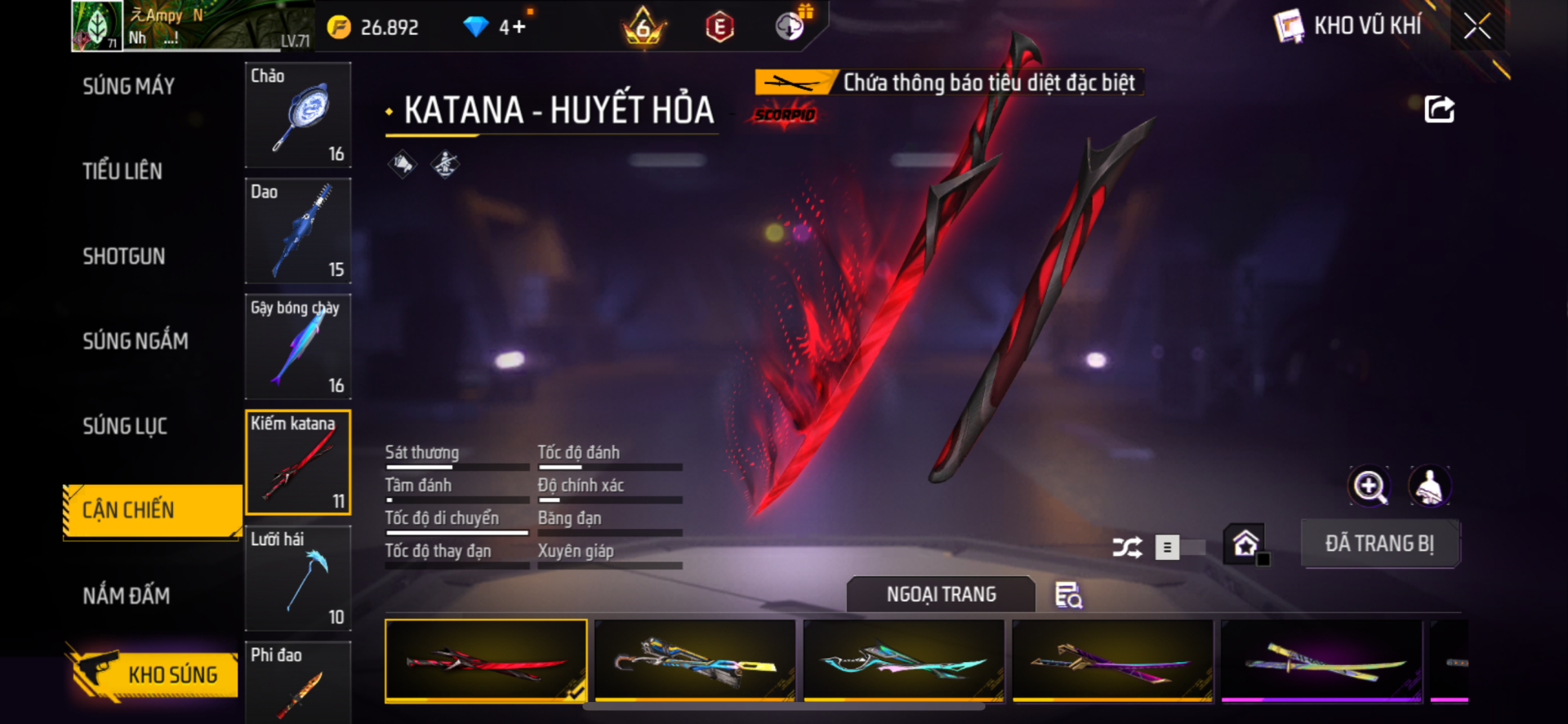Preview weapon on character icon
This screenshot has width=1568, height=724.
[x=1429, y=486]
